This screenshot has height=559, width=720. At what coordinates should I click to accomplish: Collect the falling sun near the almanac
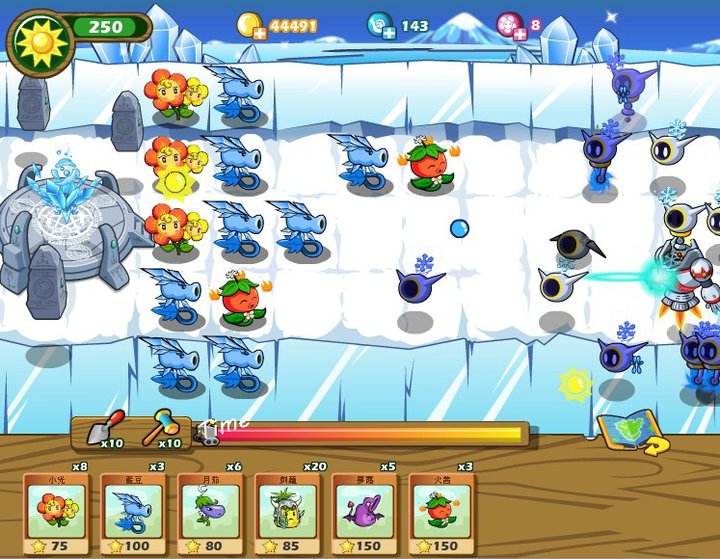pyautogui.click(x=575, y=383)
